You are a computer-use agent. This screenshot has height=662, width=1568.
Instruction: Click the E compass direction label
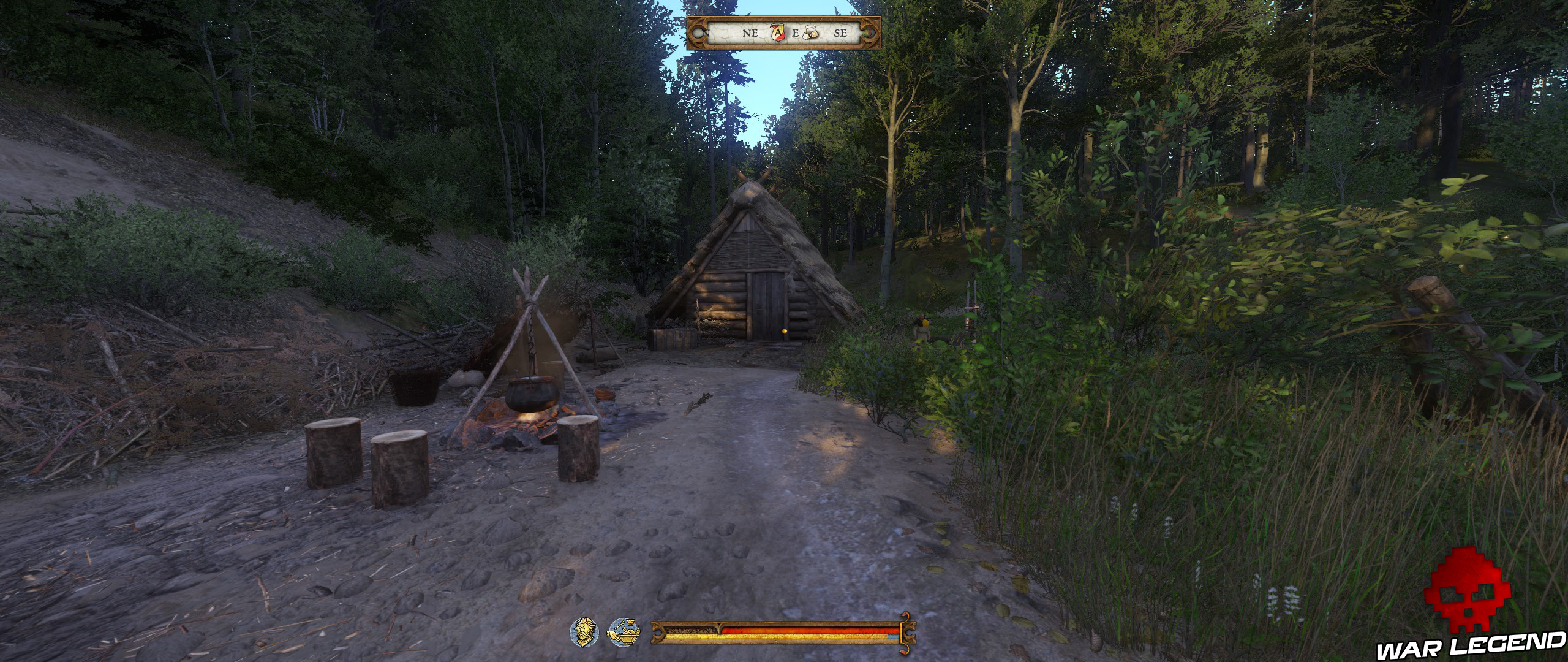796,34
